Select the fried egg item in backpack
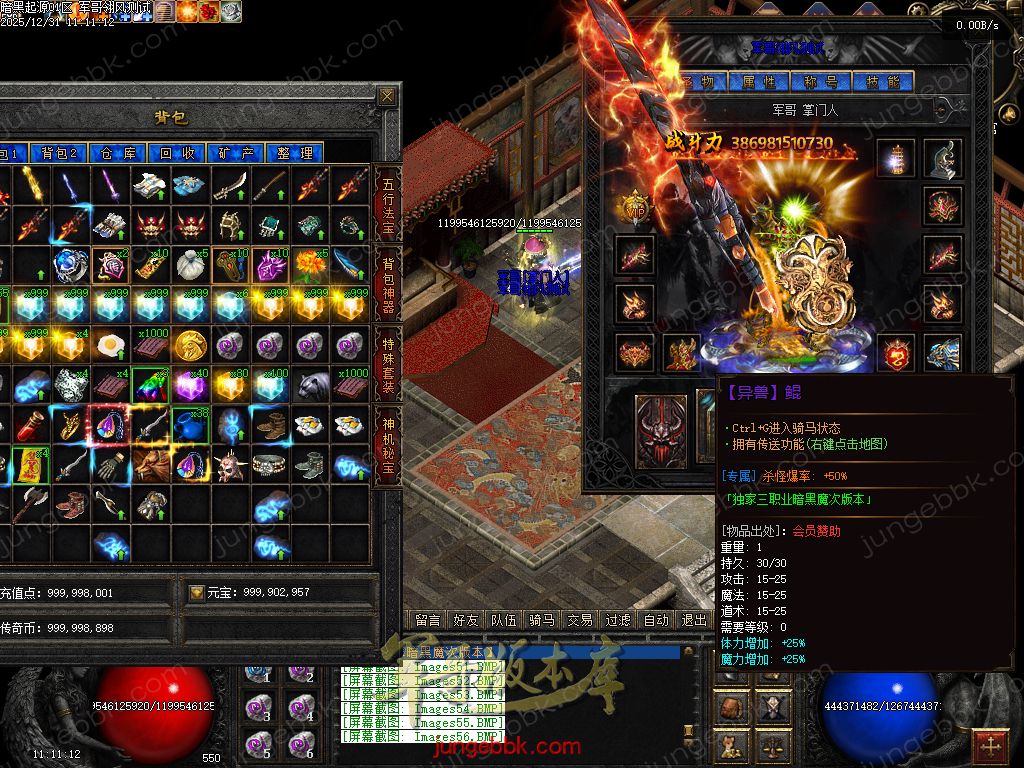This screenshot has width=1024, height=768. pyautogui.click(x=110, y=346)
